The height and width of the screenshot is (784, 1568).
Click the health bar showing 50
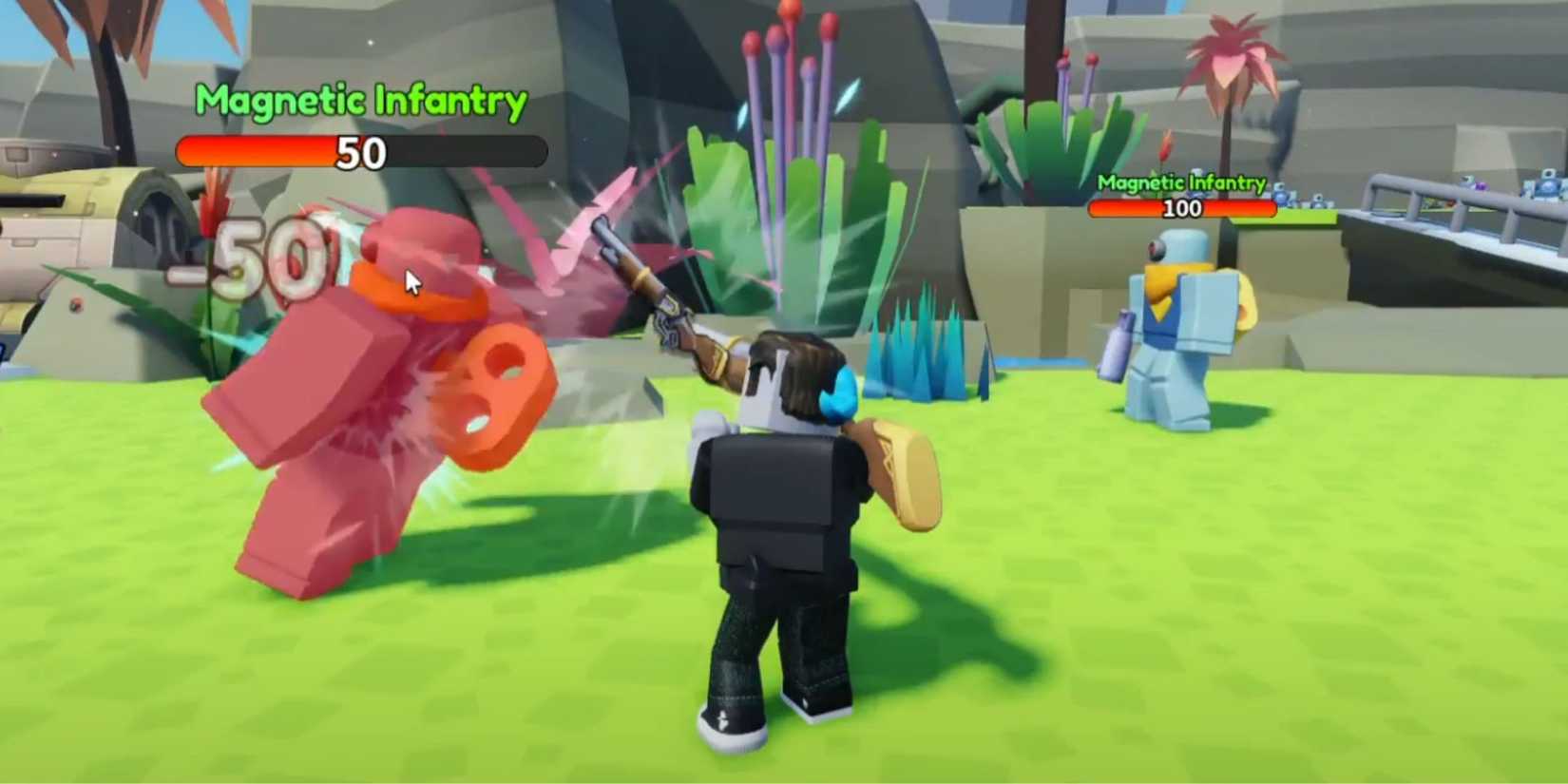click(x=361, y=152)
